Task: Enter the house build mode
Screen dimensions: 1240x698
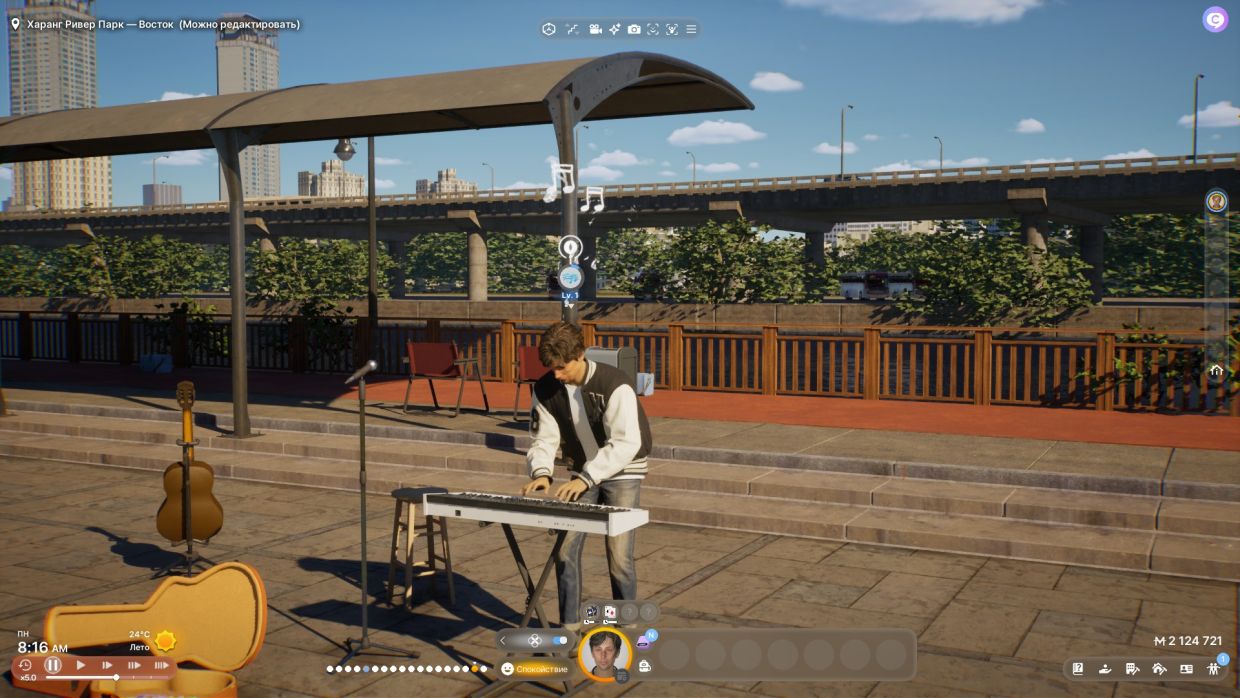Action: (1159, 669)
